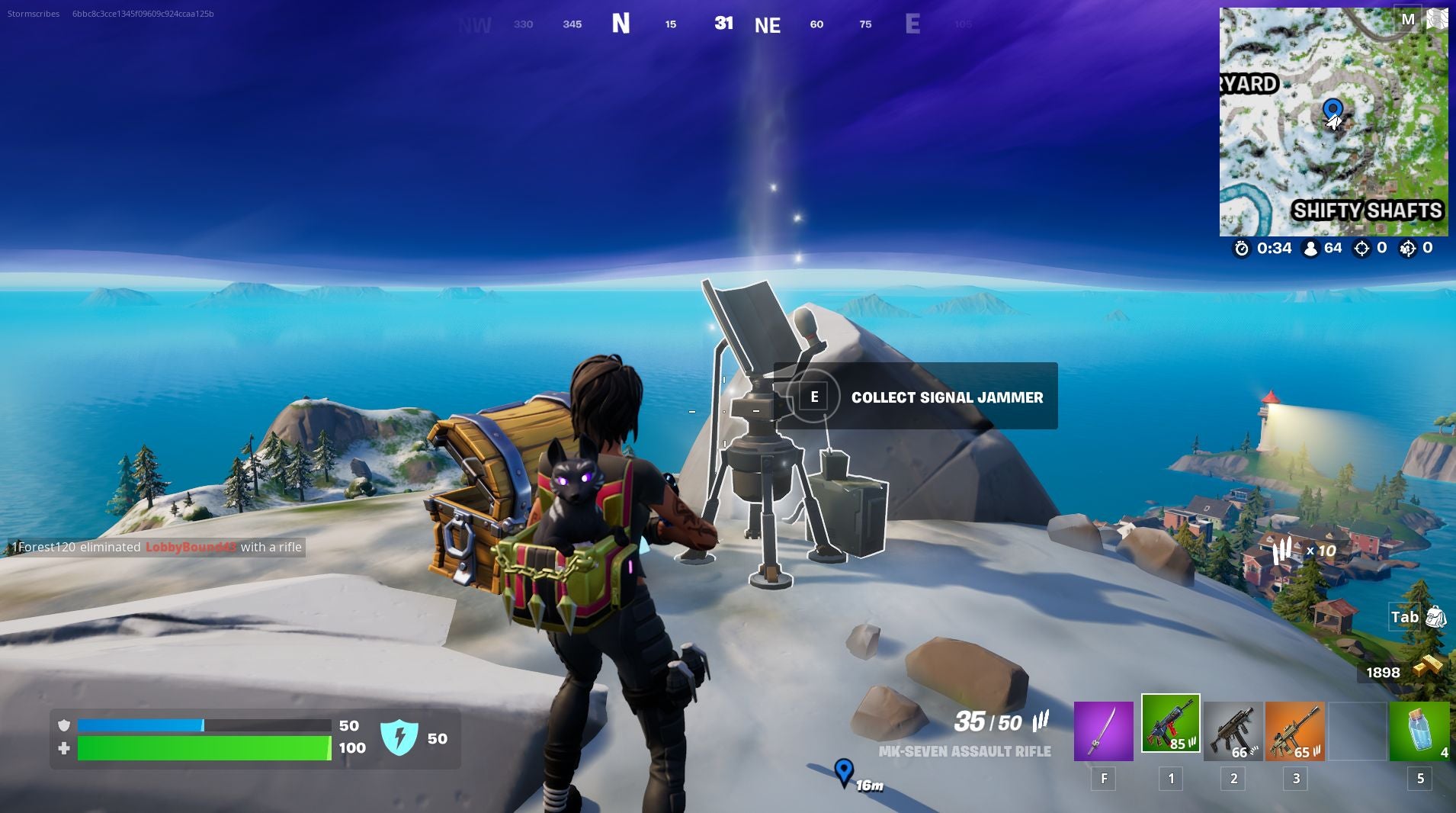The height and width of the screenshot is (813, 1456).
Task: Select the orange assault rifle in slot 3
Action: [1296, 731]
